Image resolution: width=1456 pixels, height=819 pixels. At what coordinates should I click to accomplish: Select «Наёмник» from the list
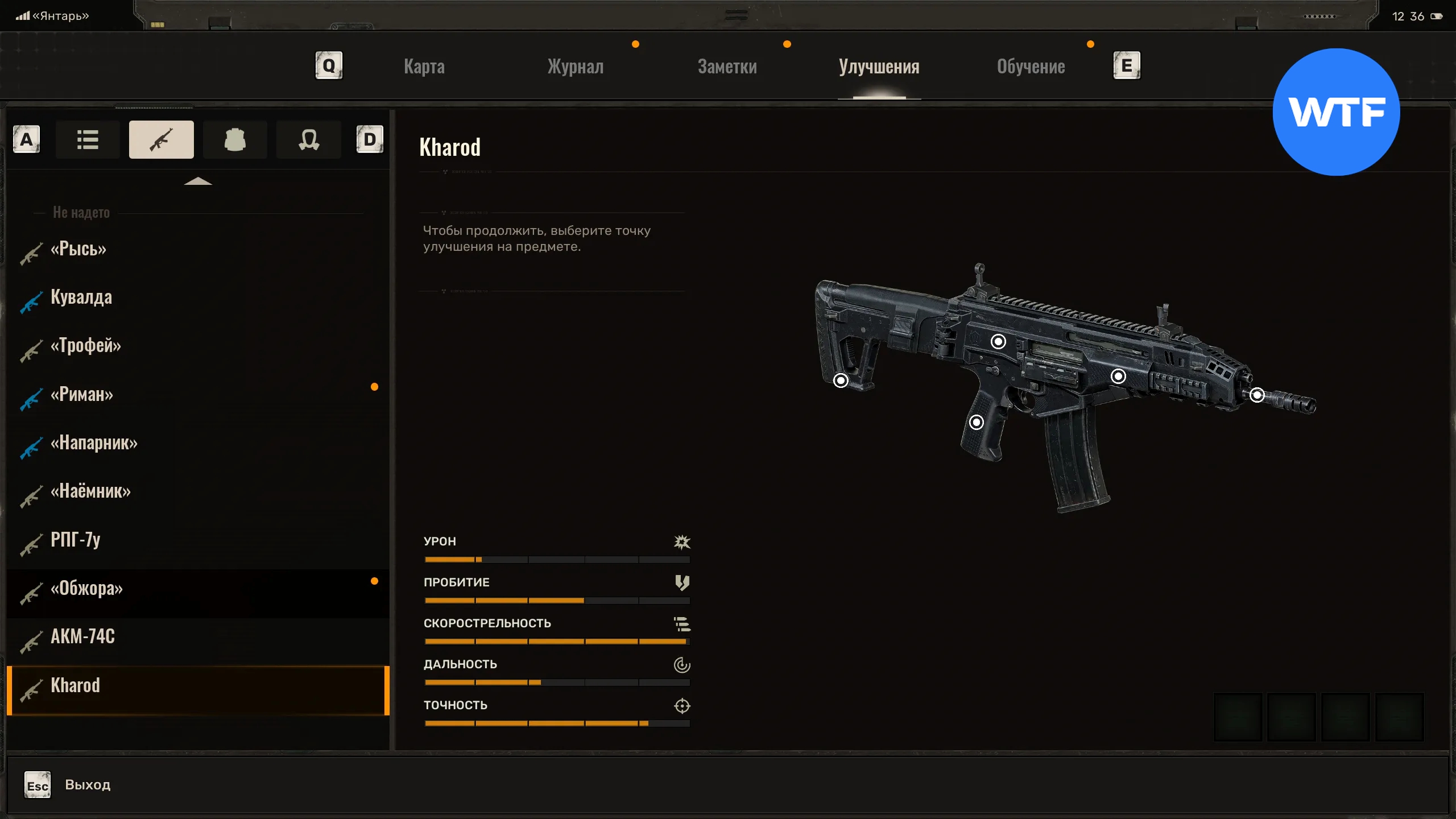[x=90, y=491]
